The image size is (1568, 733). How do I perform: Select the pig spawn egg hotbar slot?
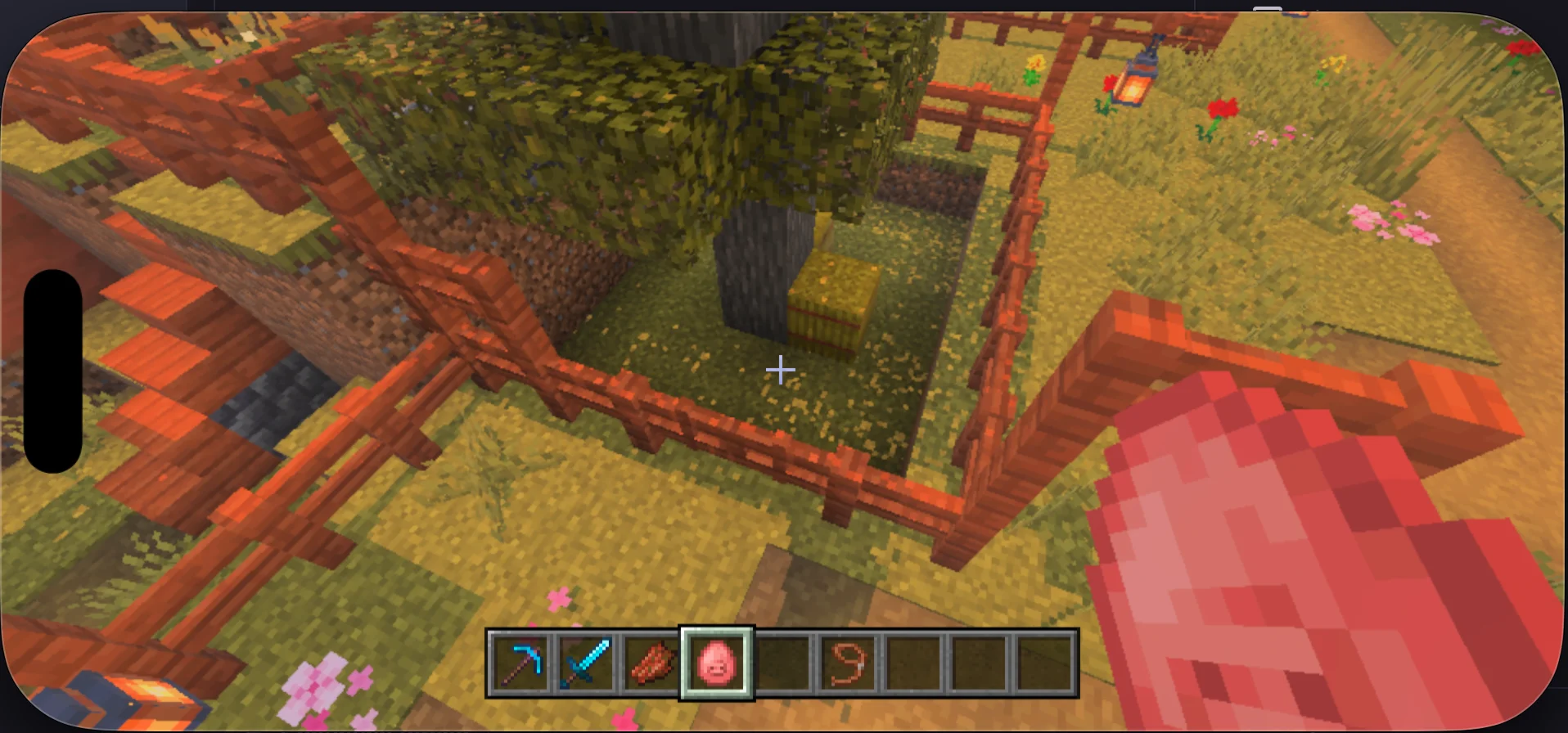717,663
